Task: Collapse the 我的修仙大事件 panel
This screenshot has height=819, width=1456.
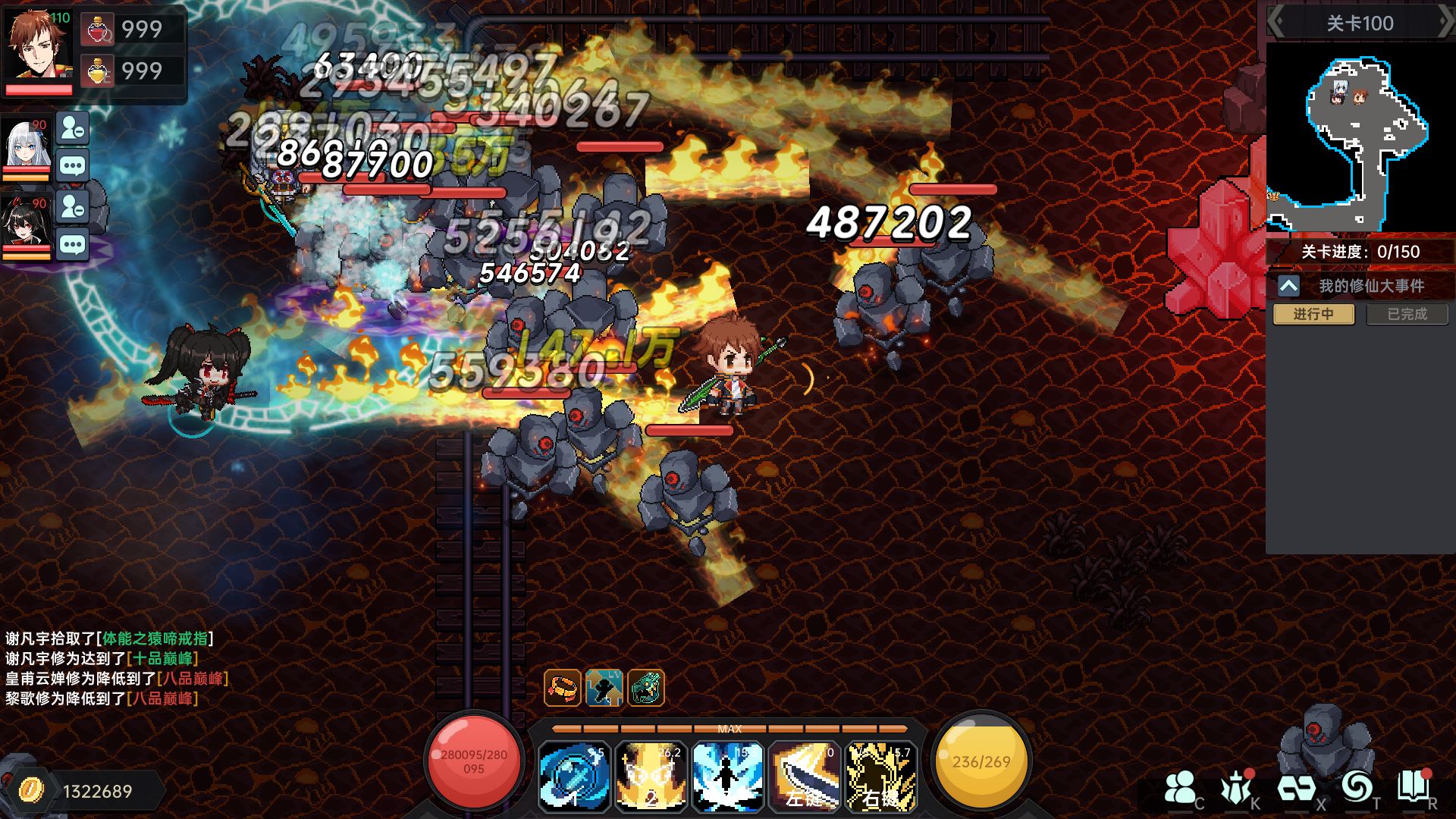Action: (x=1288, y=286)
